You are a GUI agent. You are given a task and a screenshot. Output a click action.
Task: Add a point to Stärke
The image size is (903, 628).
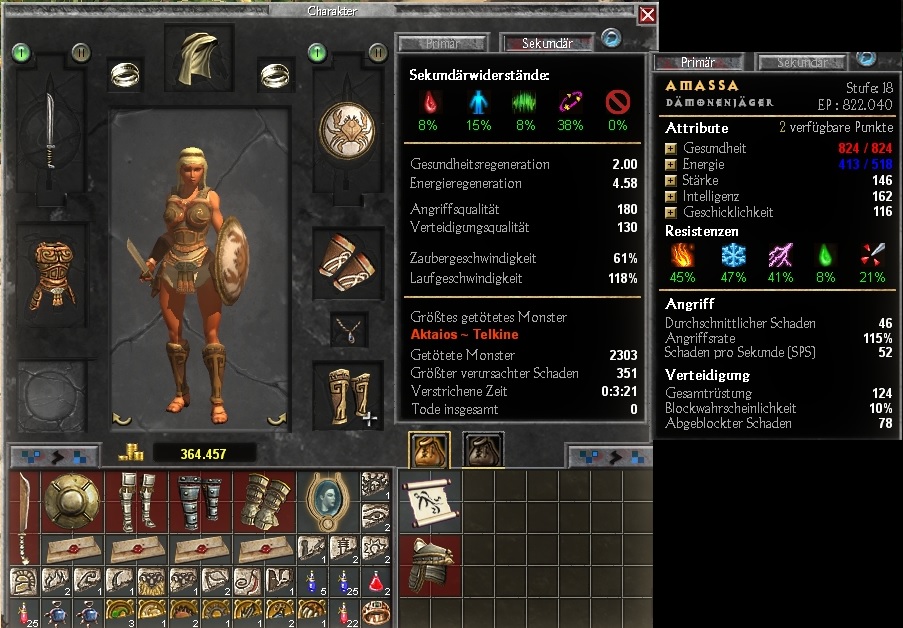coord(672,181)
